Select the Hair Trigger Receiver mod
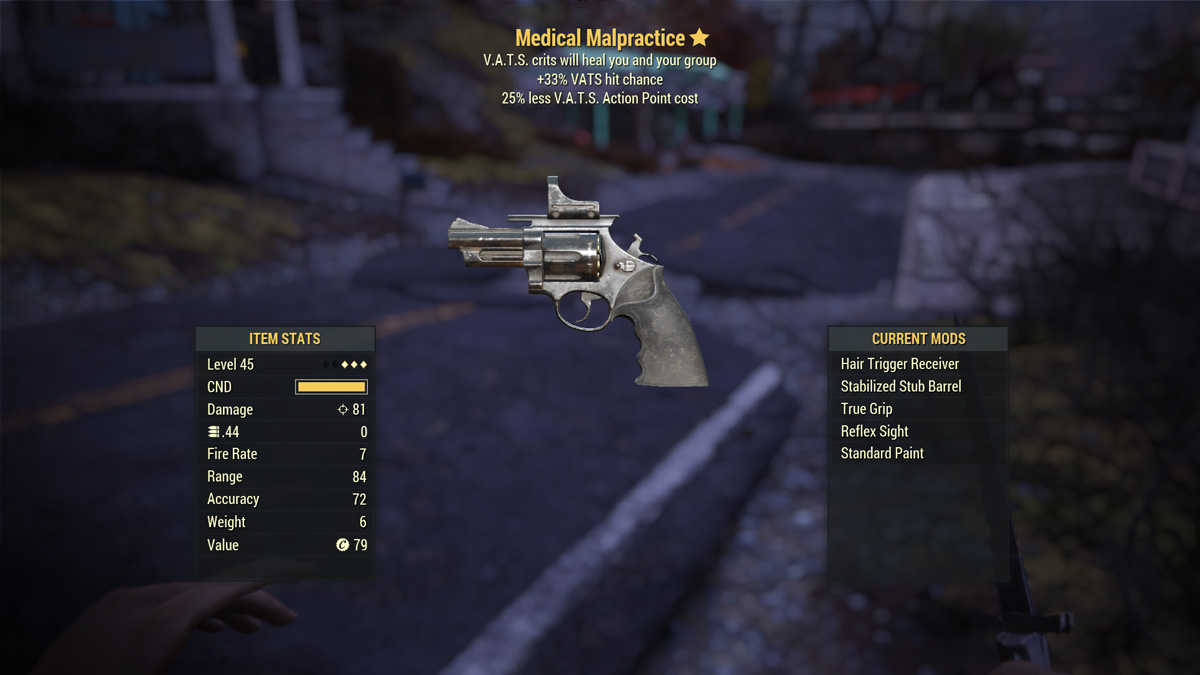This screenshot has width=1200, height=675. [899, 364]
